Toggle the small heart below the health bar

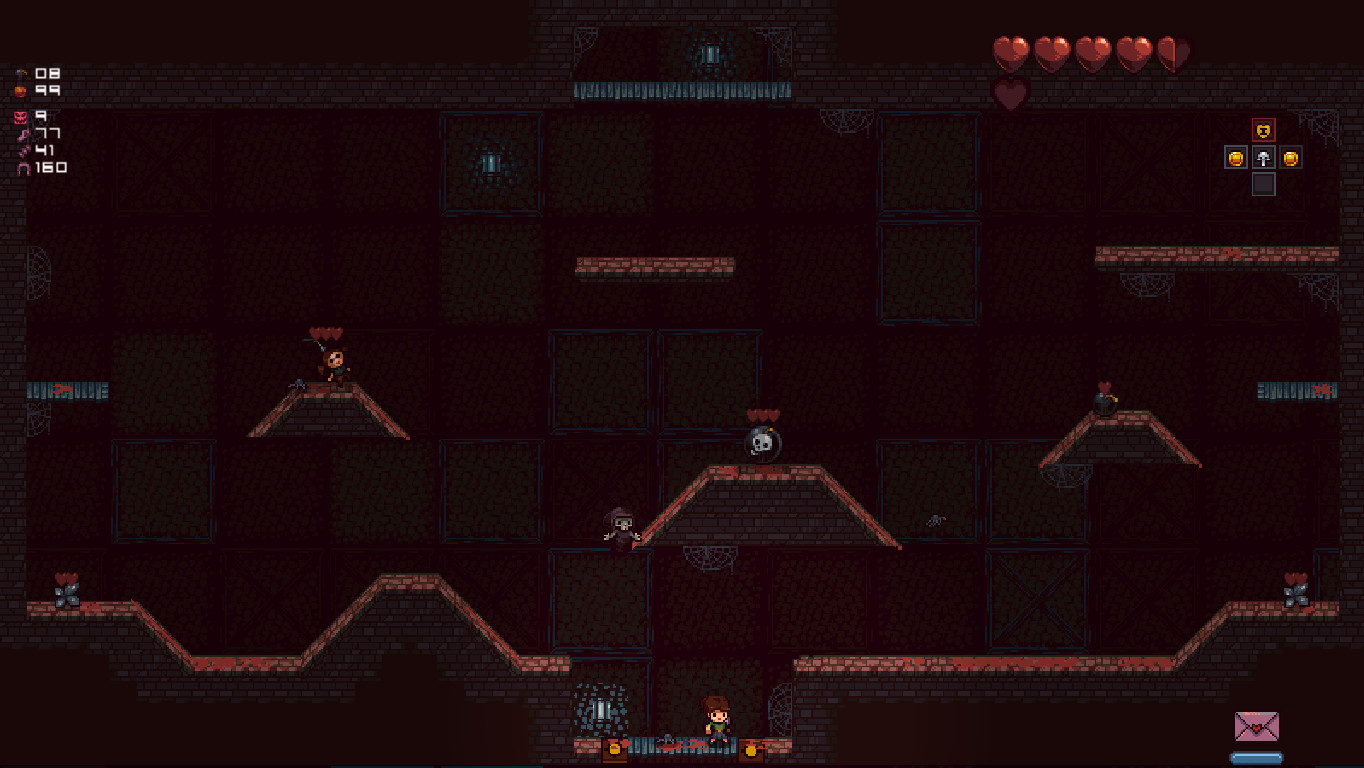(x=1009, y=95)
